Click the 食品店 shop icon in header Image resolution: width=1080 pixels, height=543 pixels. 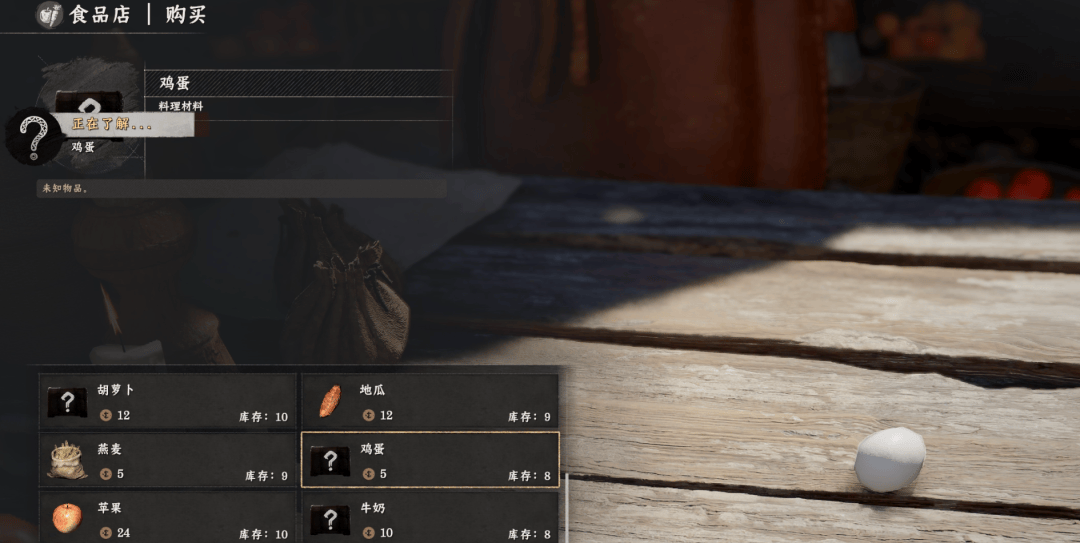pos(50,15)
